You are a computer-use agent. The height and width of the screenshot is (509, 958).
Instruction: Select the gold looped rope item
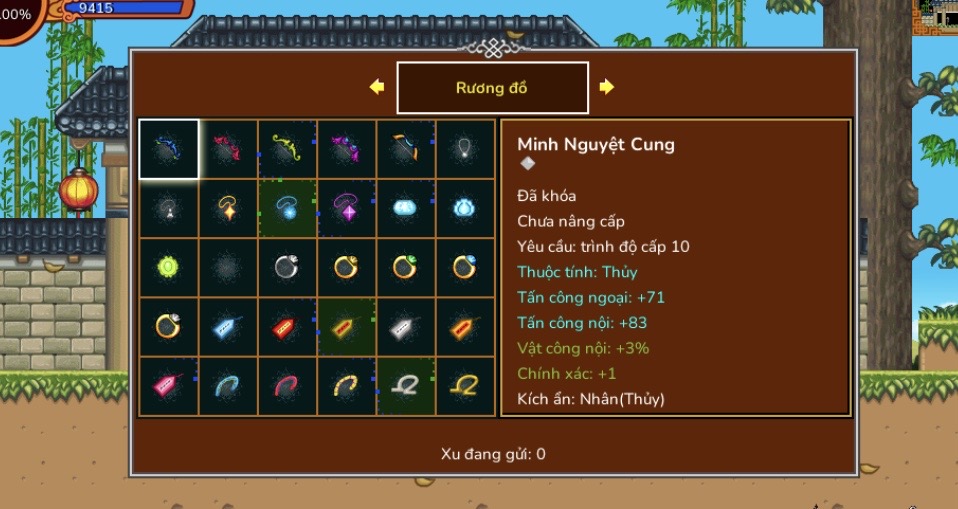pos(466,385)
